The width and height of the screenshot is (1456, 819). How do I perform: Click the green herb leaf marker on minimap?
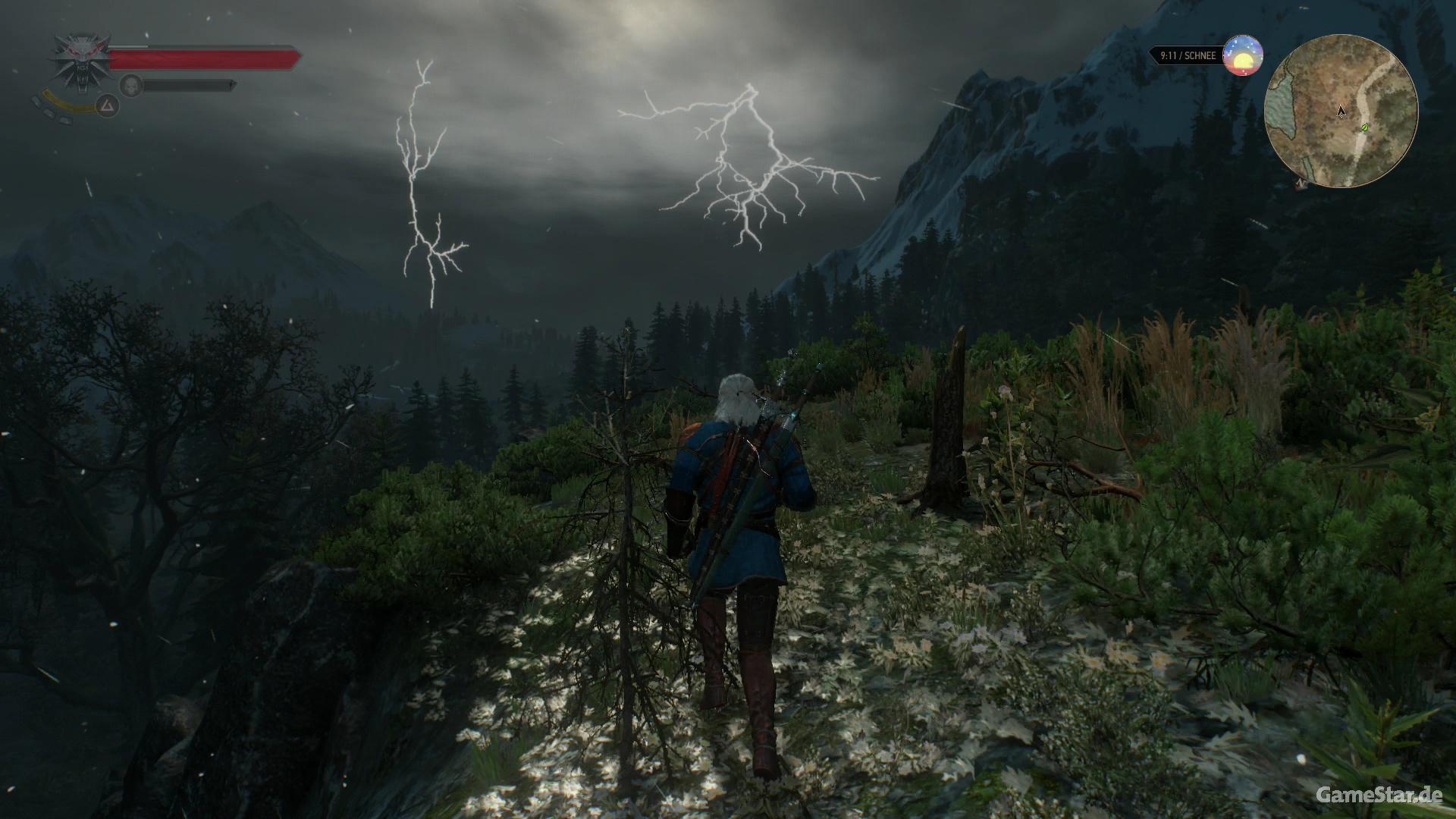click(1365, 127)
